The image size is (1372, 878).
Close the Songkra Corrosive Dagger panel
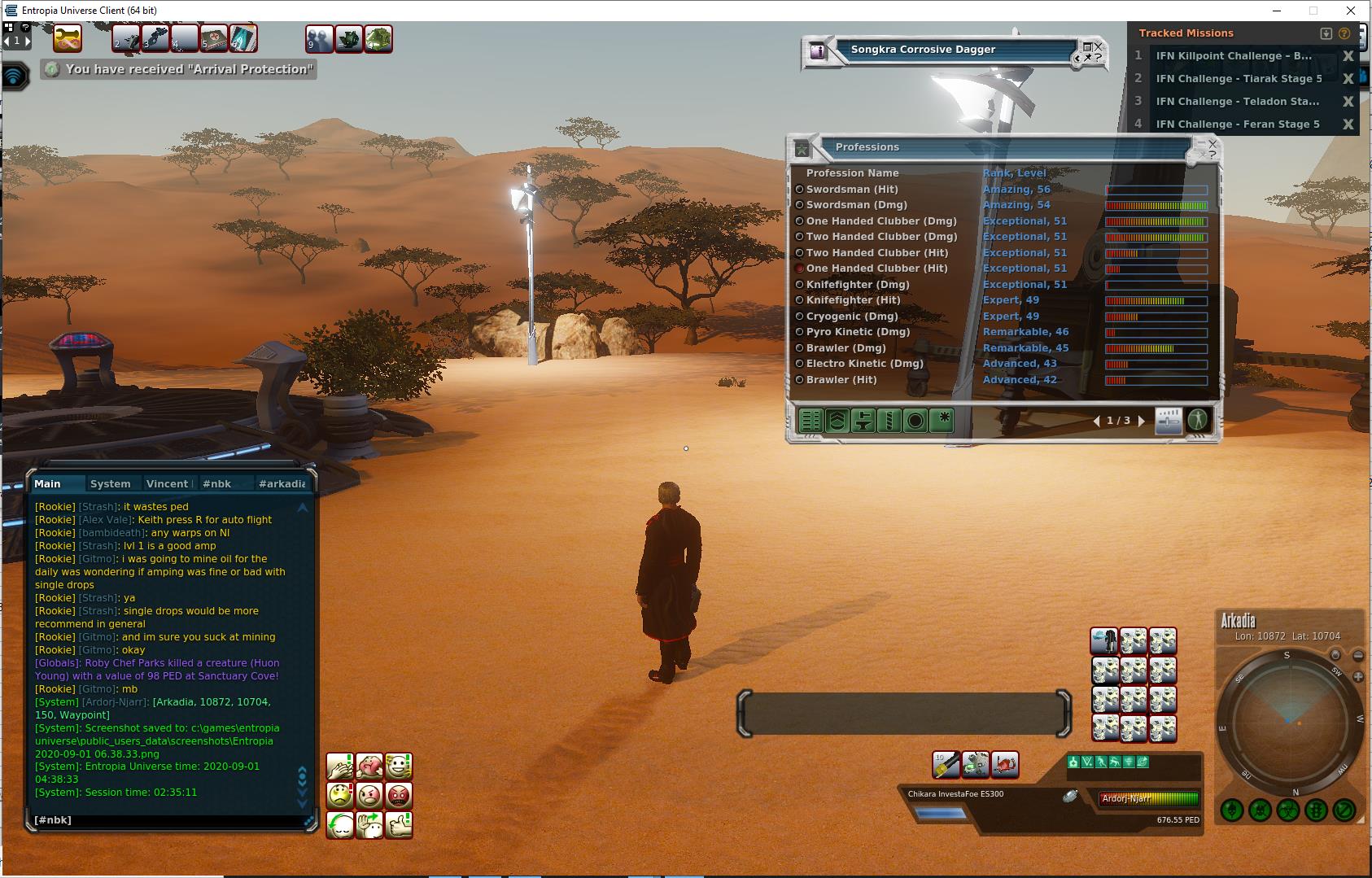coord(1098,46)
